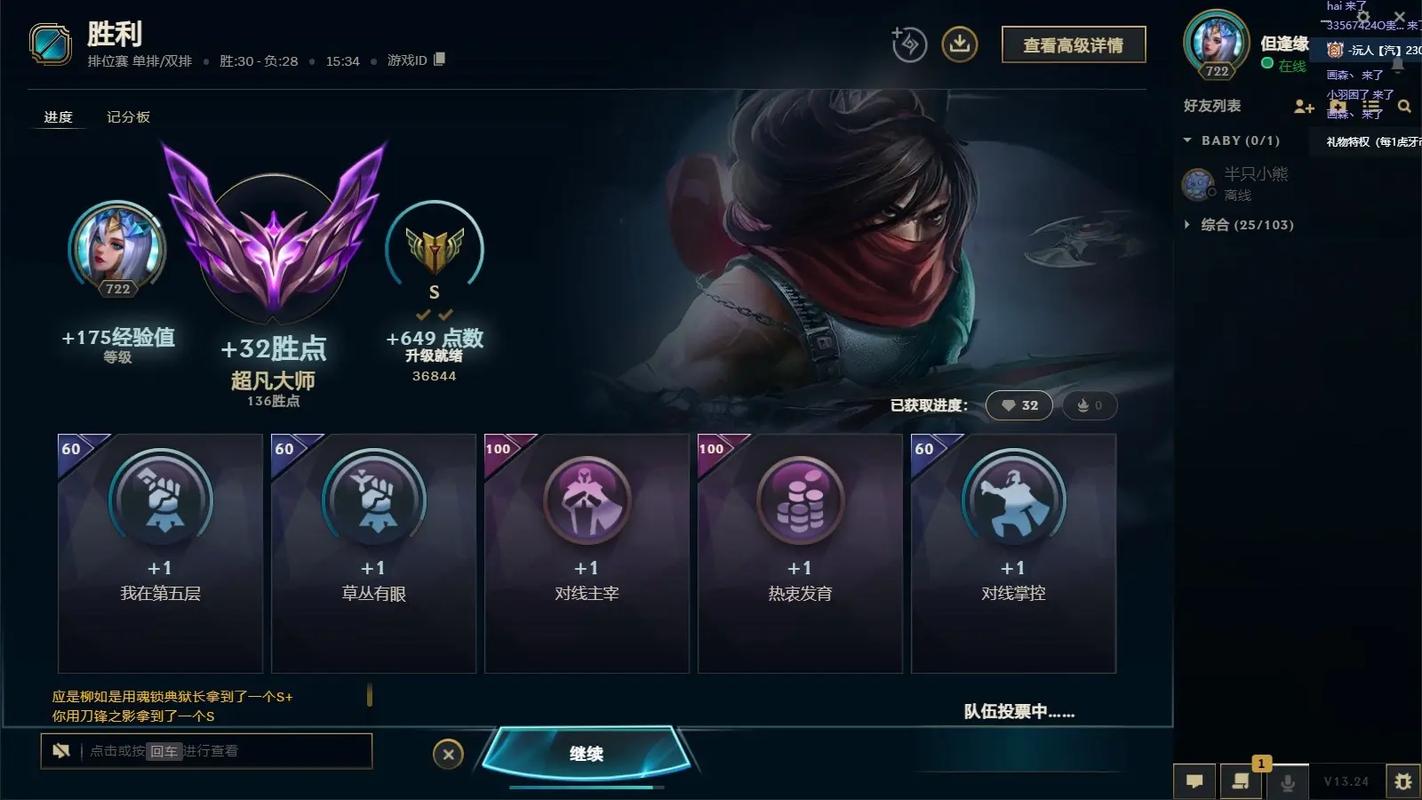Choose the 热衷发育 challenge card
The width and height of the screenshot is (1422, 800).
click(x=800, y=552)
